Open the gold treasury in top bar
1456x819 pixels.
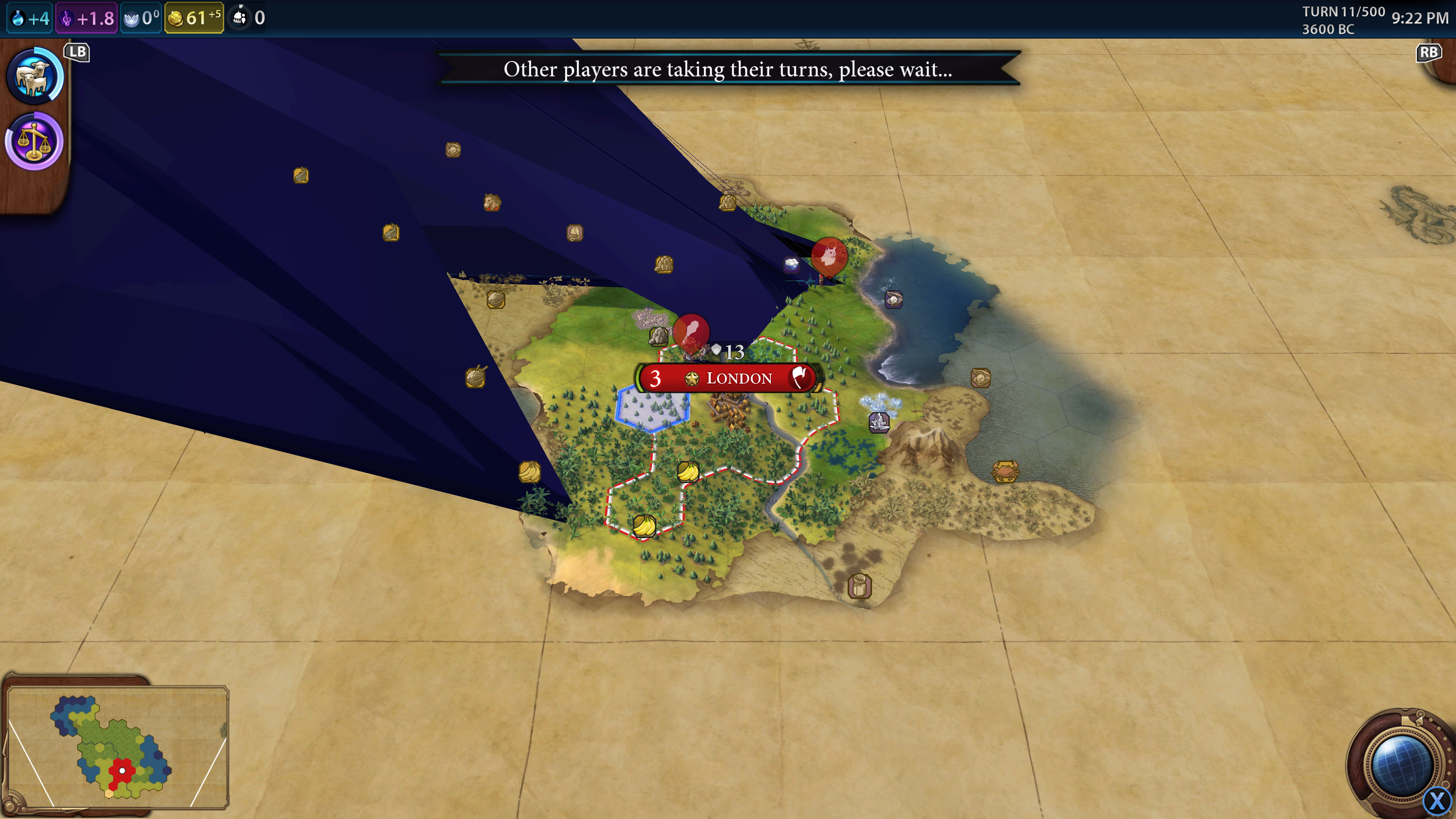point(194,18)
